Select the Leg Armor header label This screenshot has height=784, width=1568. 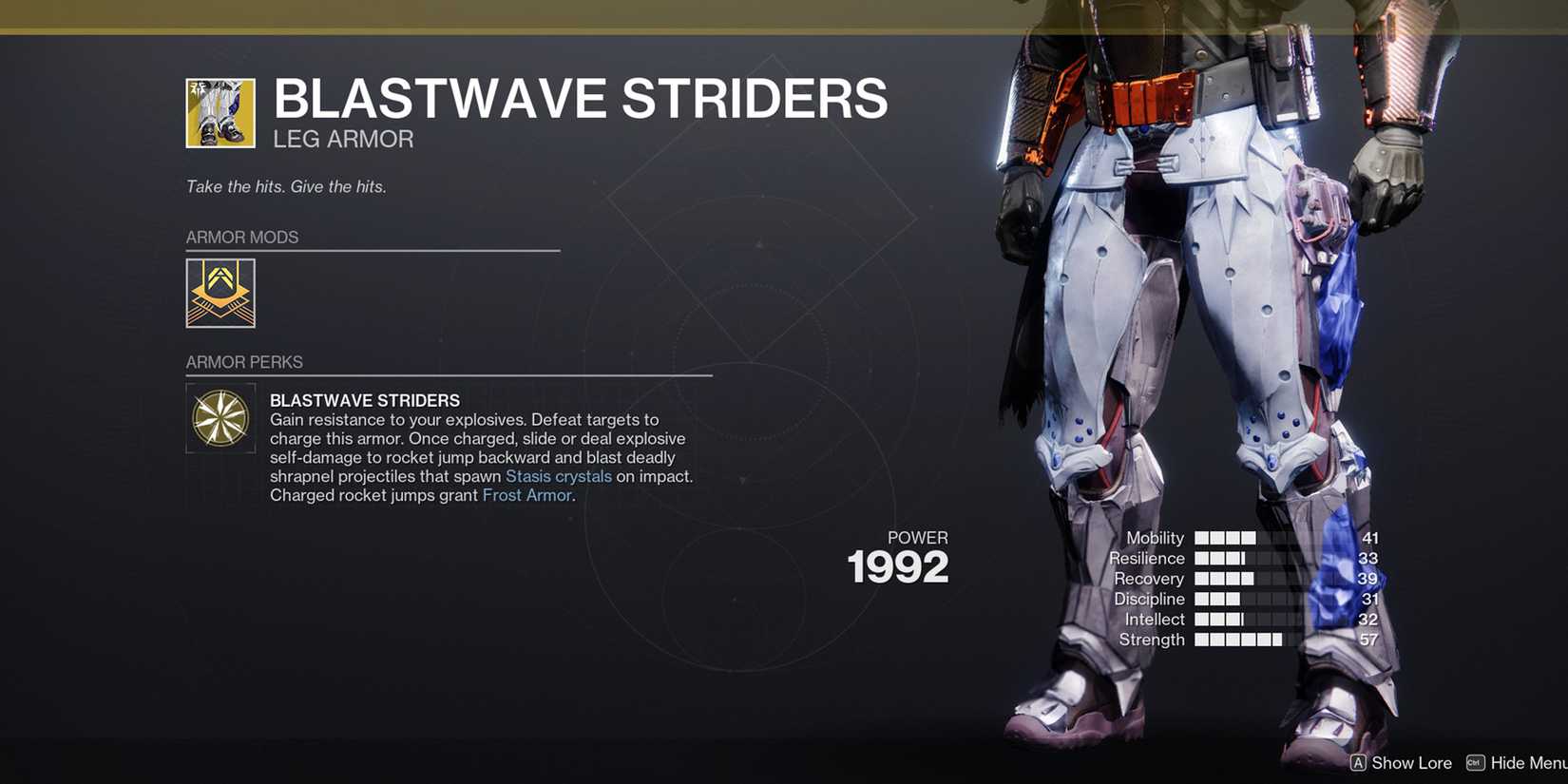[x=341, y=139]
